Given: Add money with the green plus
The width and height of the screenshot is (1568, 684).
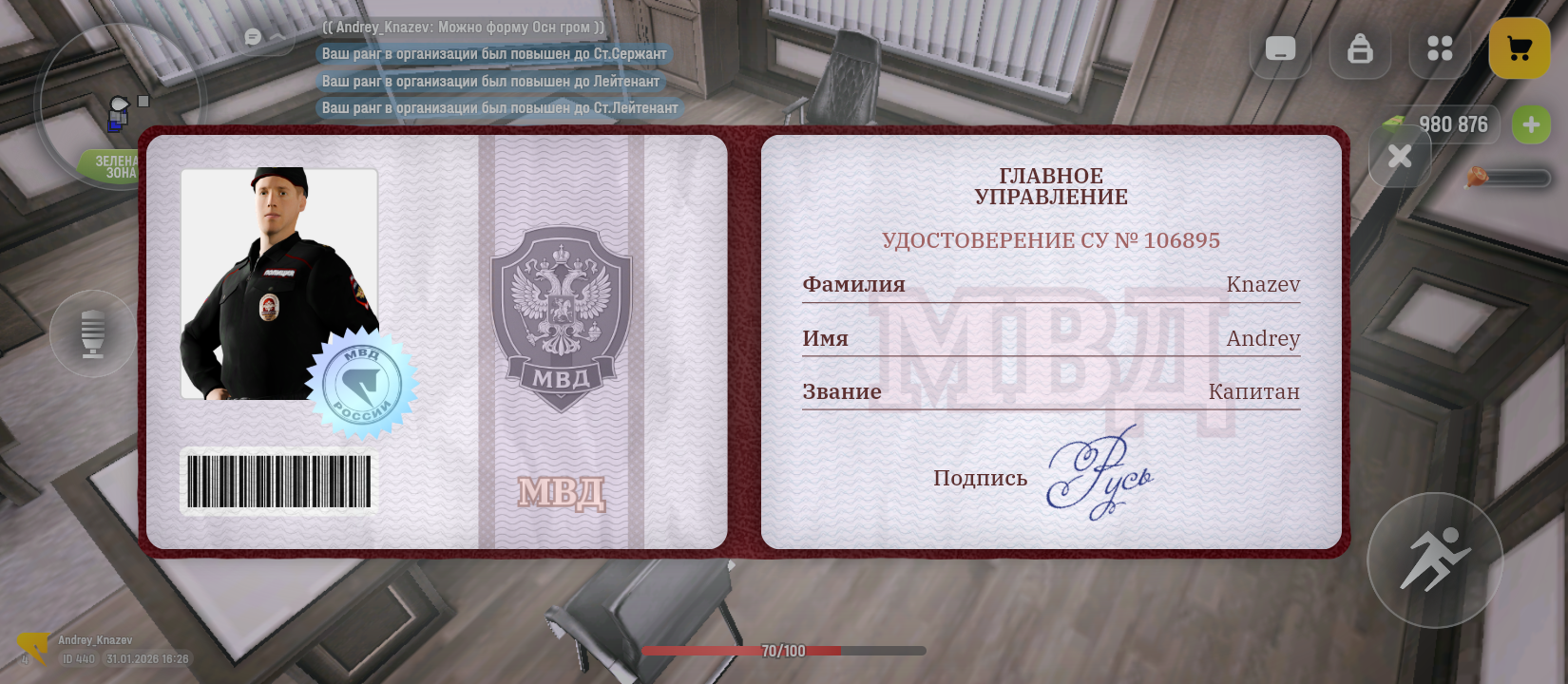Looking at the screenshot, I should [1530, 125].
